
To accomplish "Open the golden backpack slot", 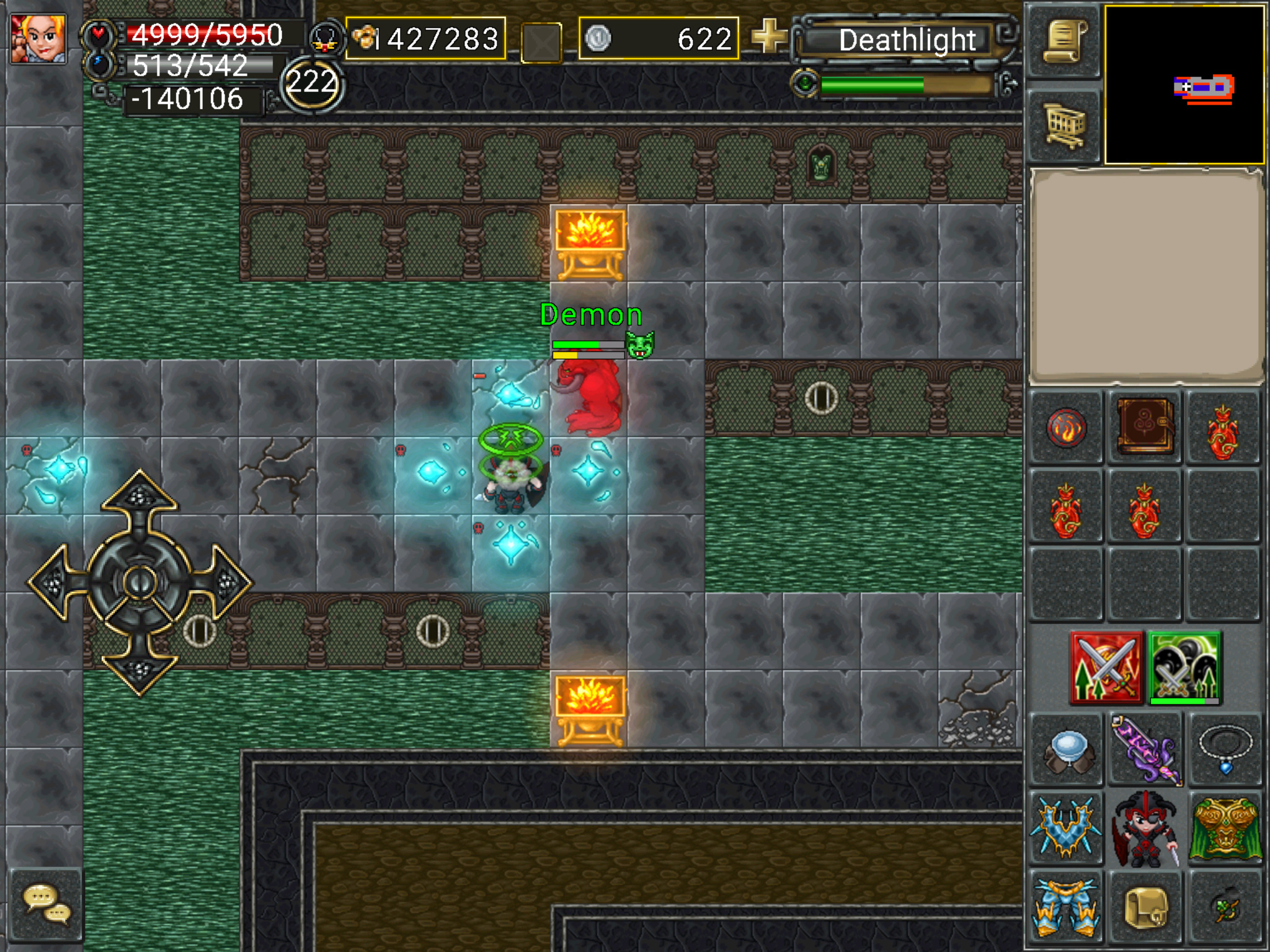I will 1145,907.
